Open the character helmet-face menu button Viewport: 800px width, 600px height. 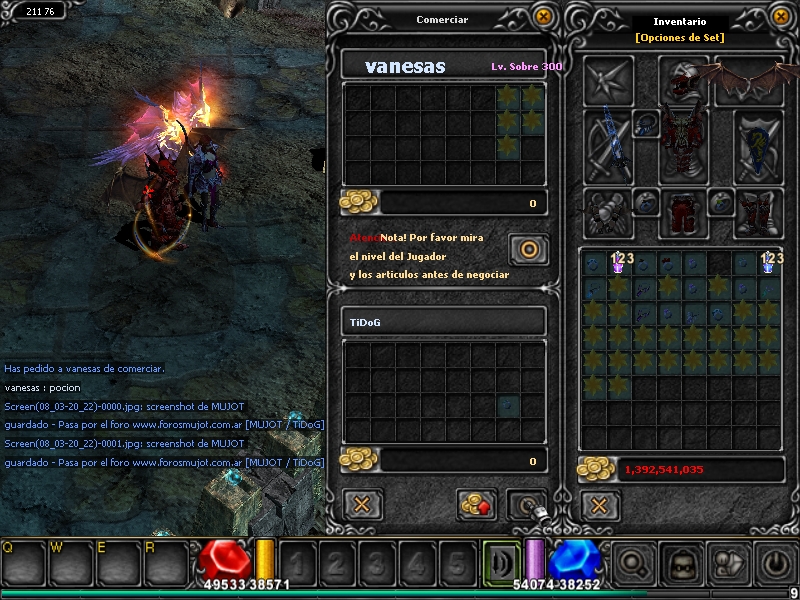point(681,565)
